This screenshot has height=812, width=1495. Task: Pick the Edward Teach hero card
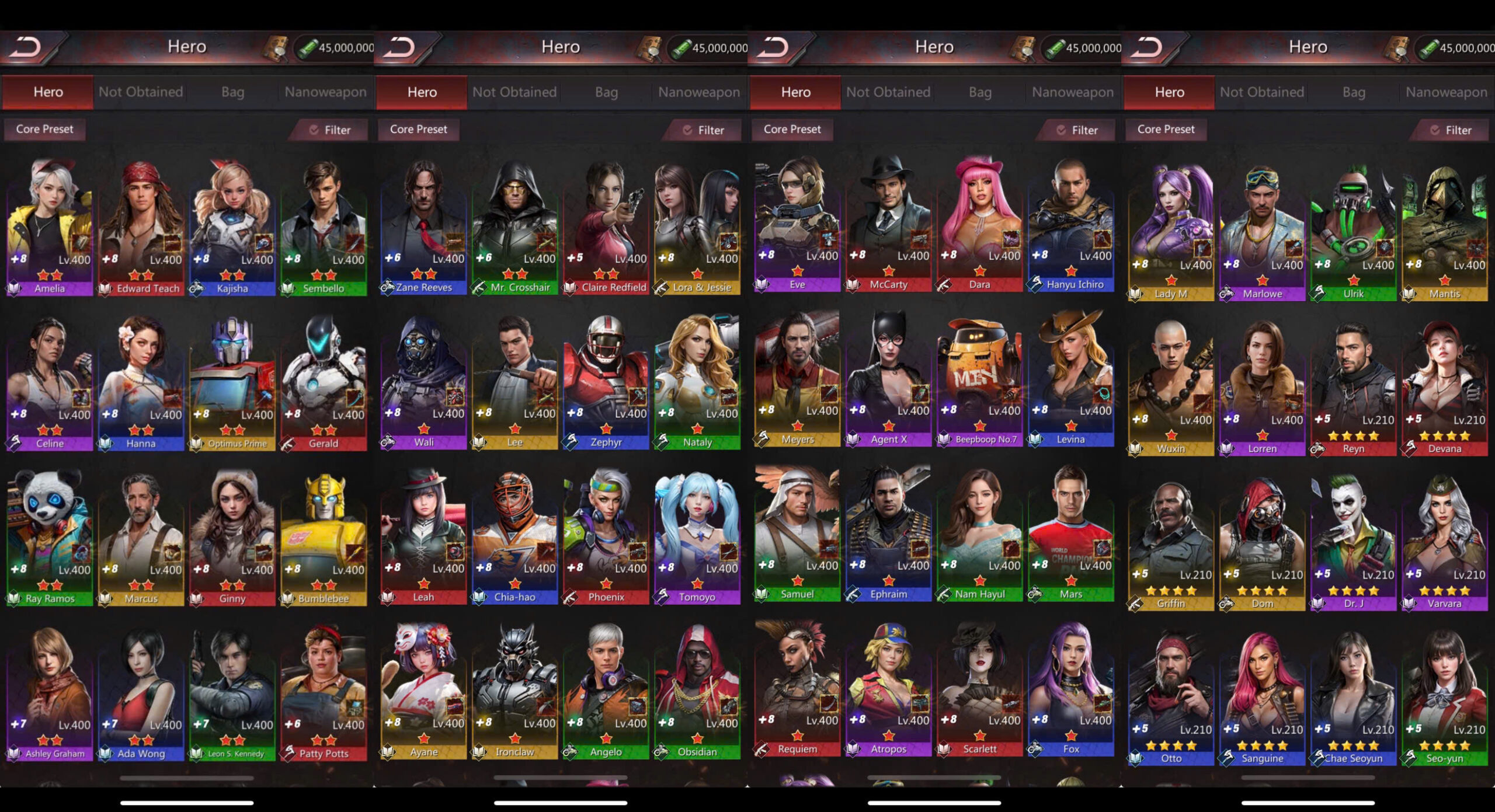(141, 226)
